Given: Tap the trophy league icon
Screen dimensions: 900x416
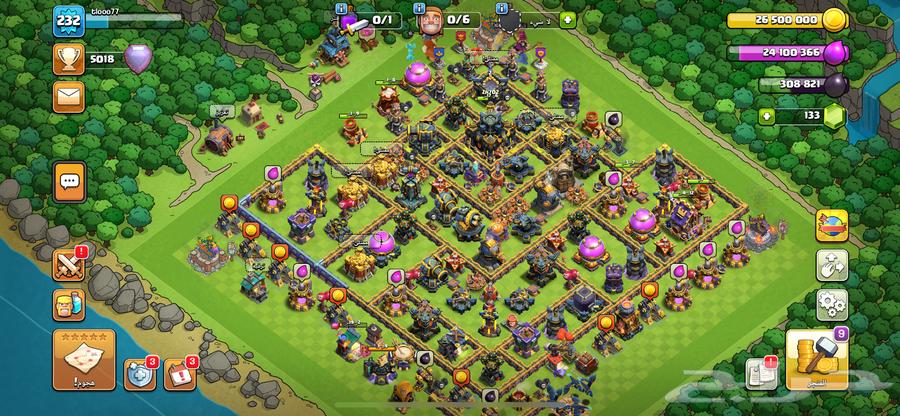Looking at the screenshot, I should (69, 58).
